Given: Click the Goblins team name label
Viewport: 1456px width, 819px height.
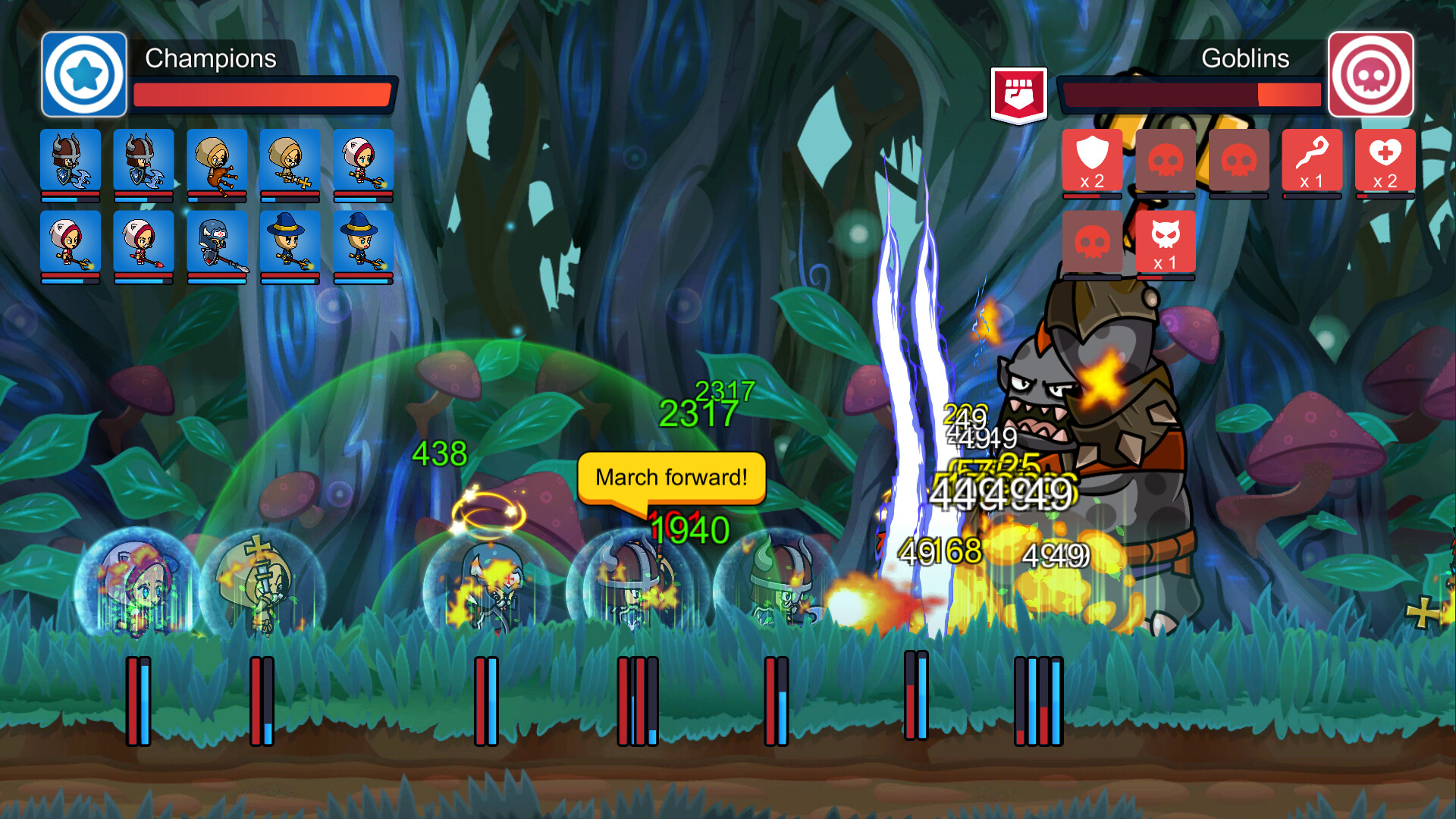Looking at the screenshot, I should tap(1245, 58).
